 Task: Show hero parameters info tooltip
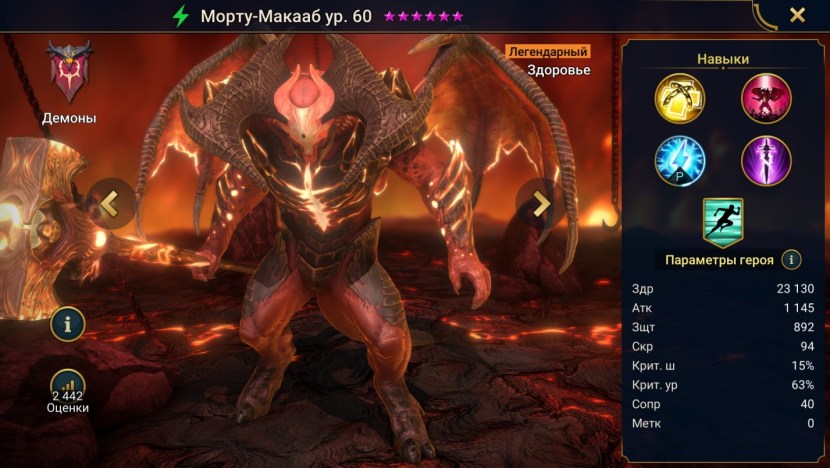pos(792,260)
